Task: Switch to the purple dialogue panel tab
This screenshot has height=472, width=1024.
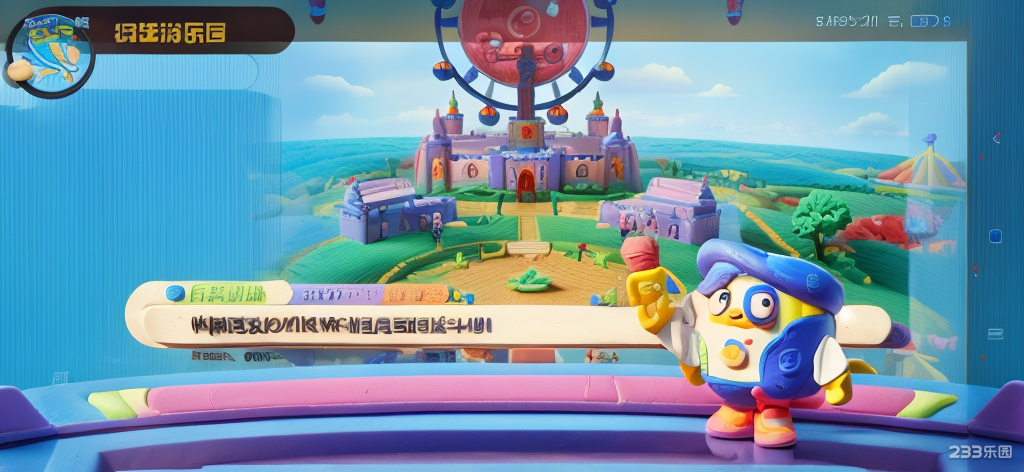Action: pyautogui.click(x=334, y=295)
